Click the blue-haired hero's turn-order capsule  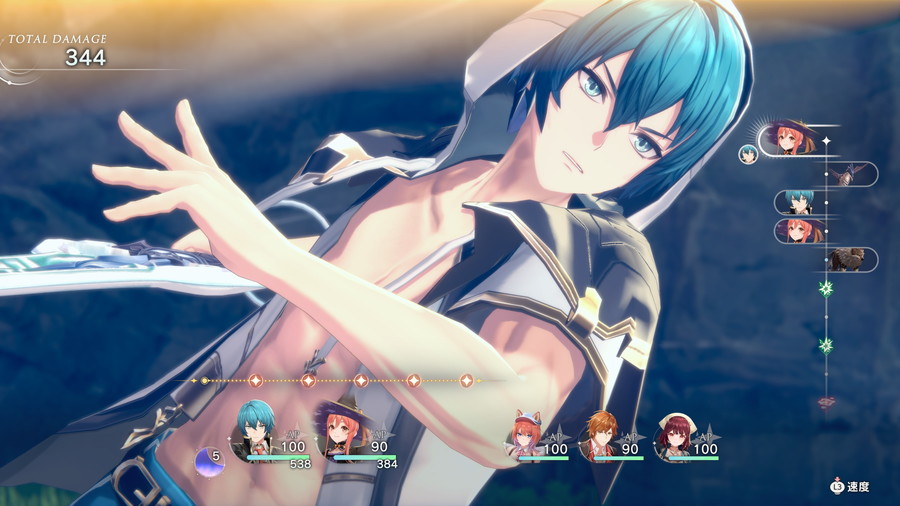(800, 203)
